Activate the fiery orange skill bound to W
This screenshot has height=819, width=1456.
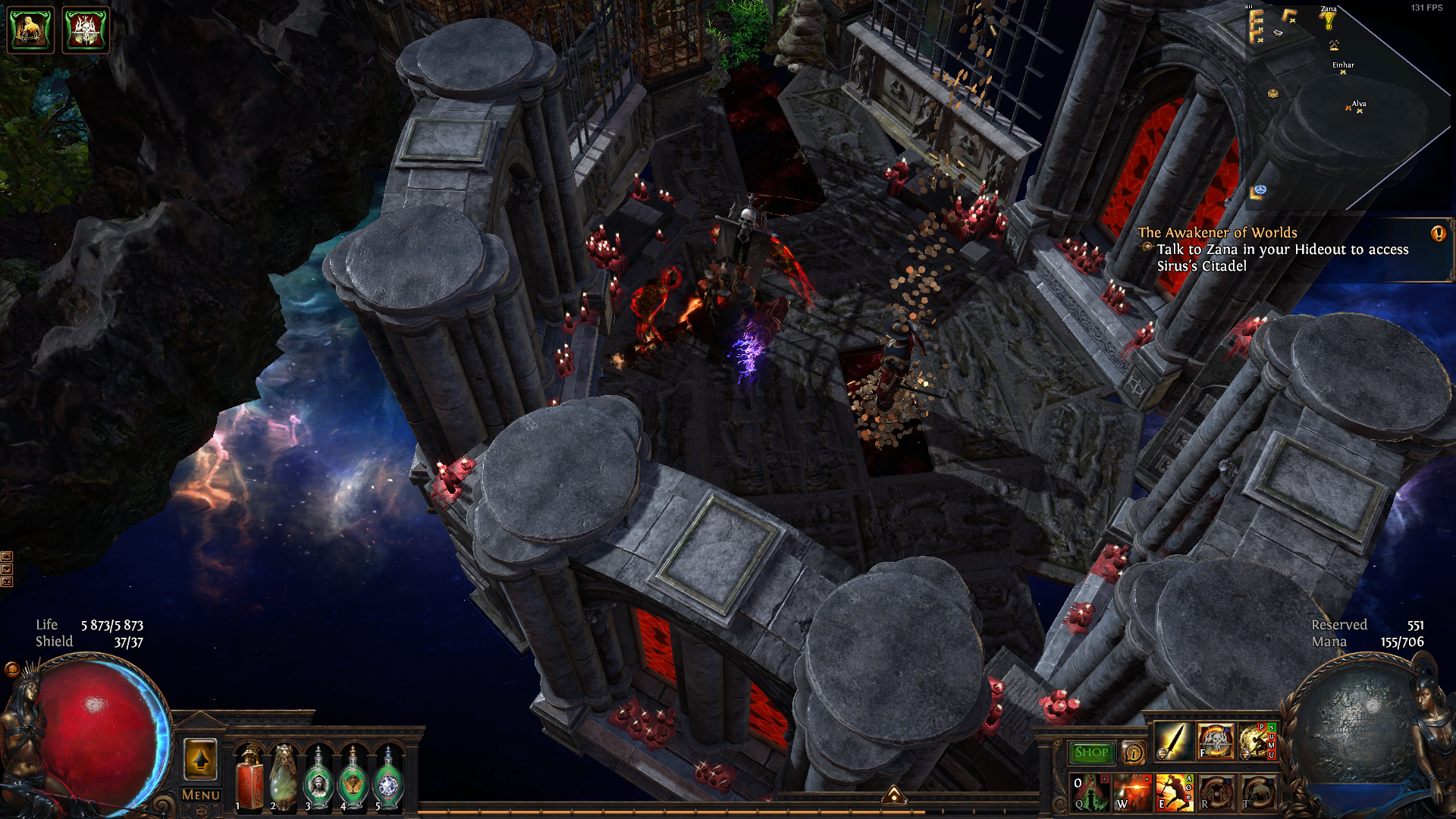(1132, 792)
